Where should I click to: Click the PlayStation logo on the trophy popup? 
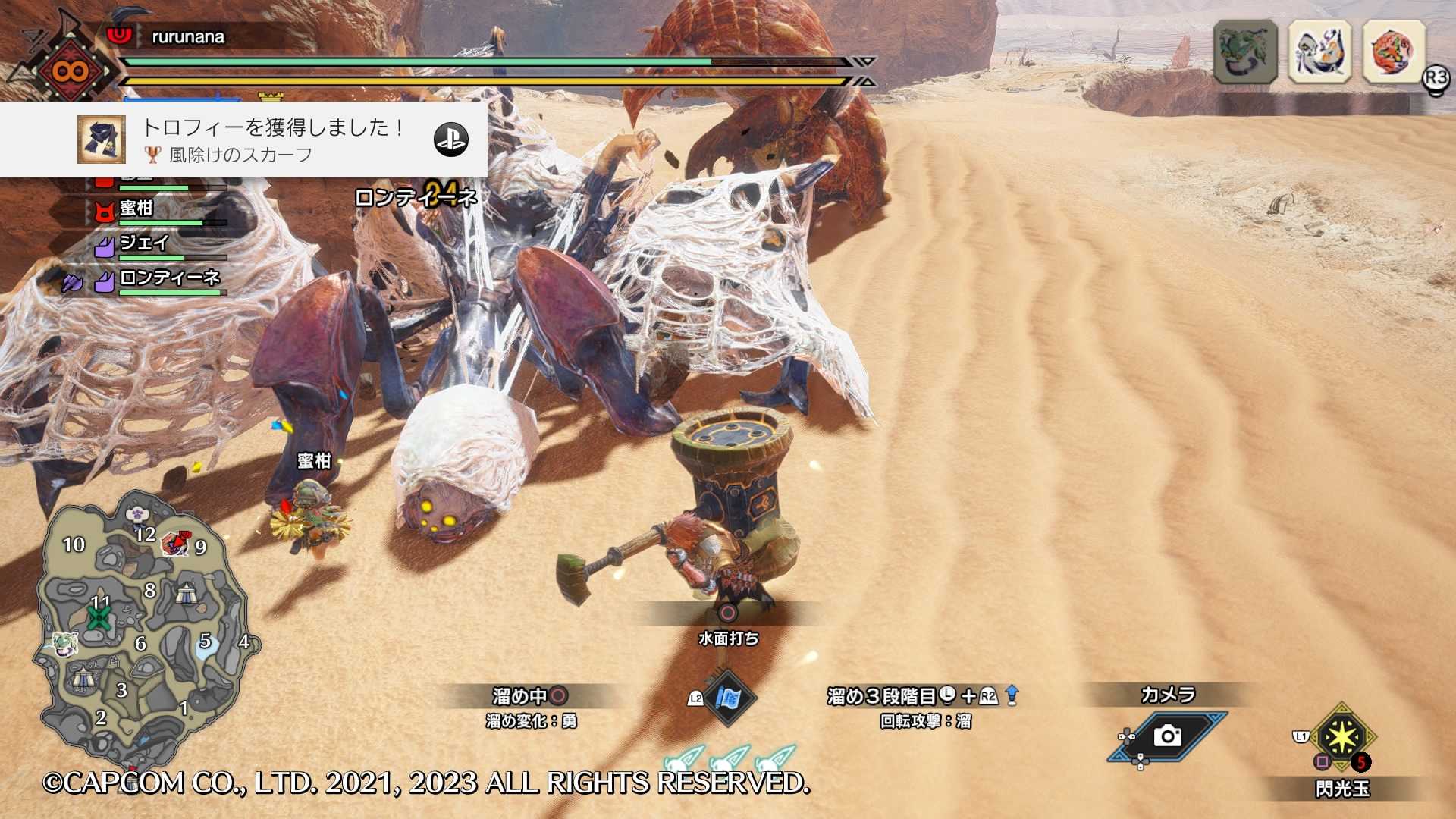(450, 140)
